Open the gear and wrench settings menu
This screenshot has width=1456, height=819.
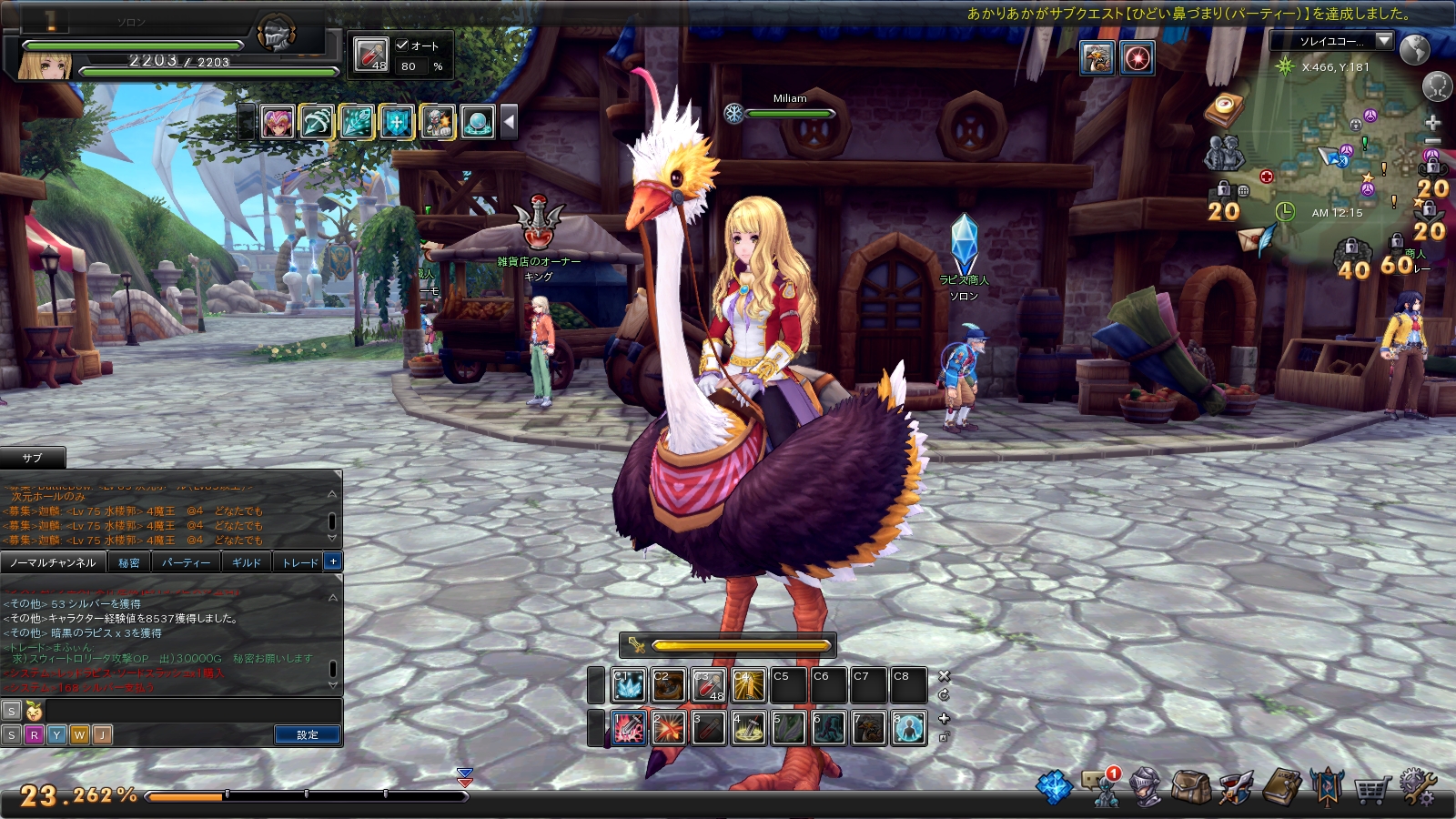pos(1416,787)
